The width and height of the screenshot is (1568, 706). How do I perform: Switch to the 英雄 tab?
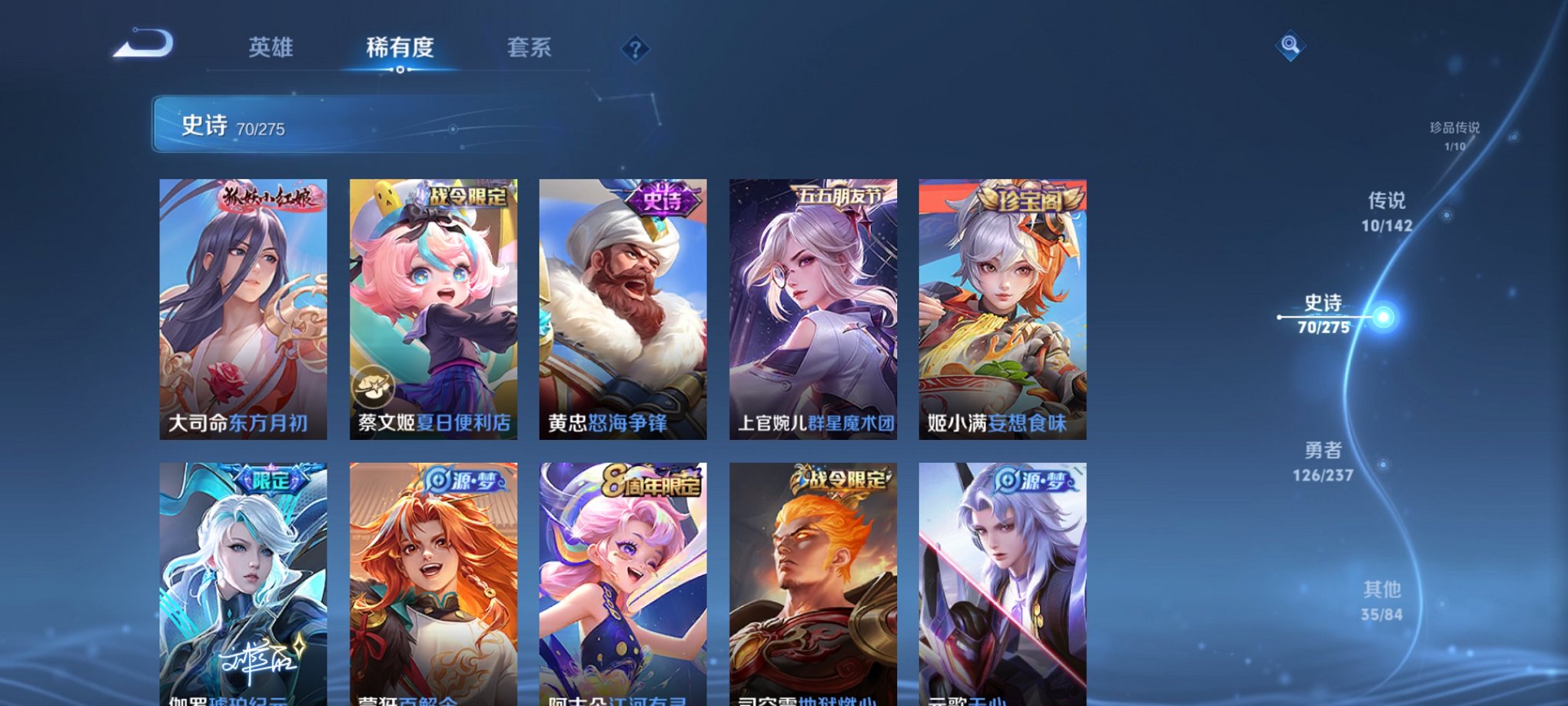click(x=271, y=48)
